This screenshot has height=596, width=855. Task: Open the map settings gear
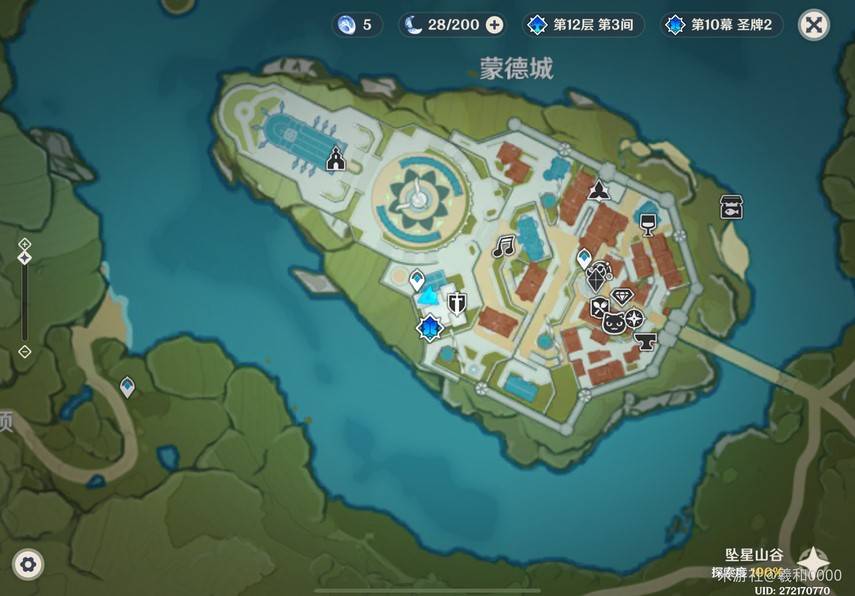28,565
